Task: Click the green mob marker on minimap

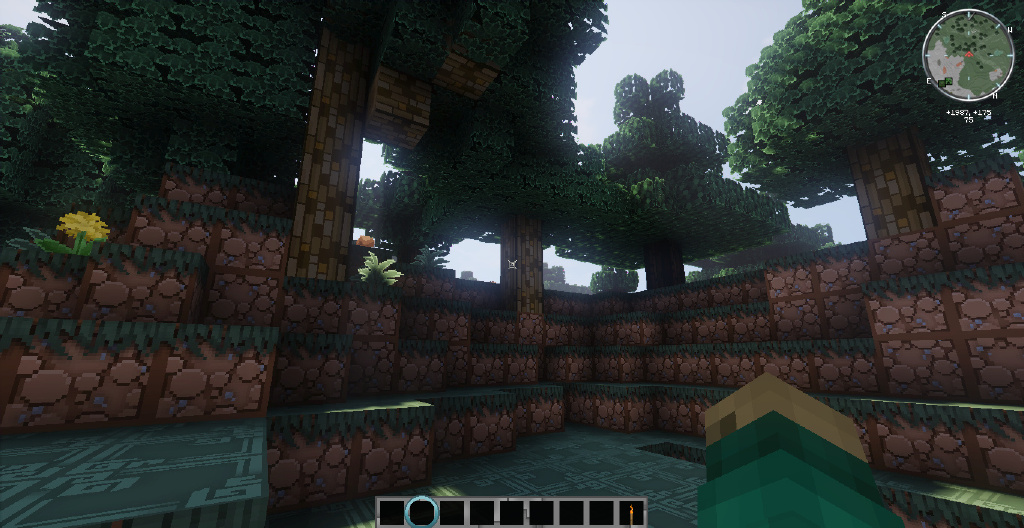Action: [946, 80]
